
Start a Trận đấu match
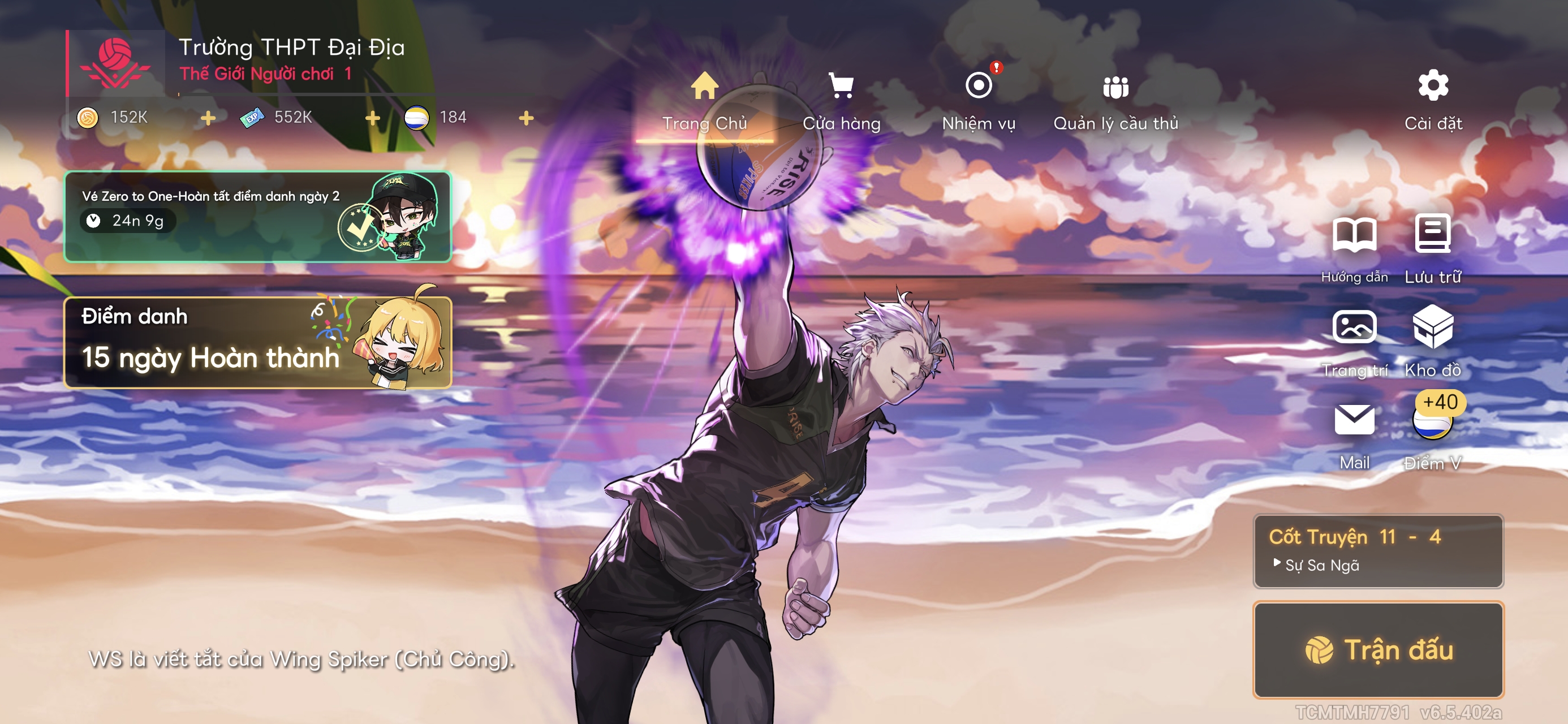1378,649
